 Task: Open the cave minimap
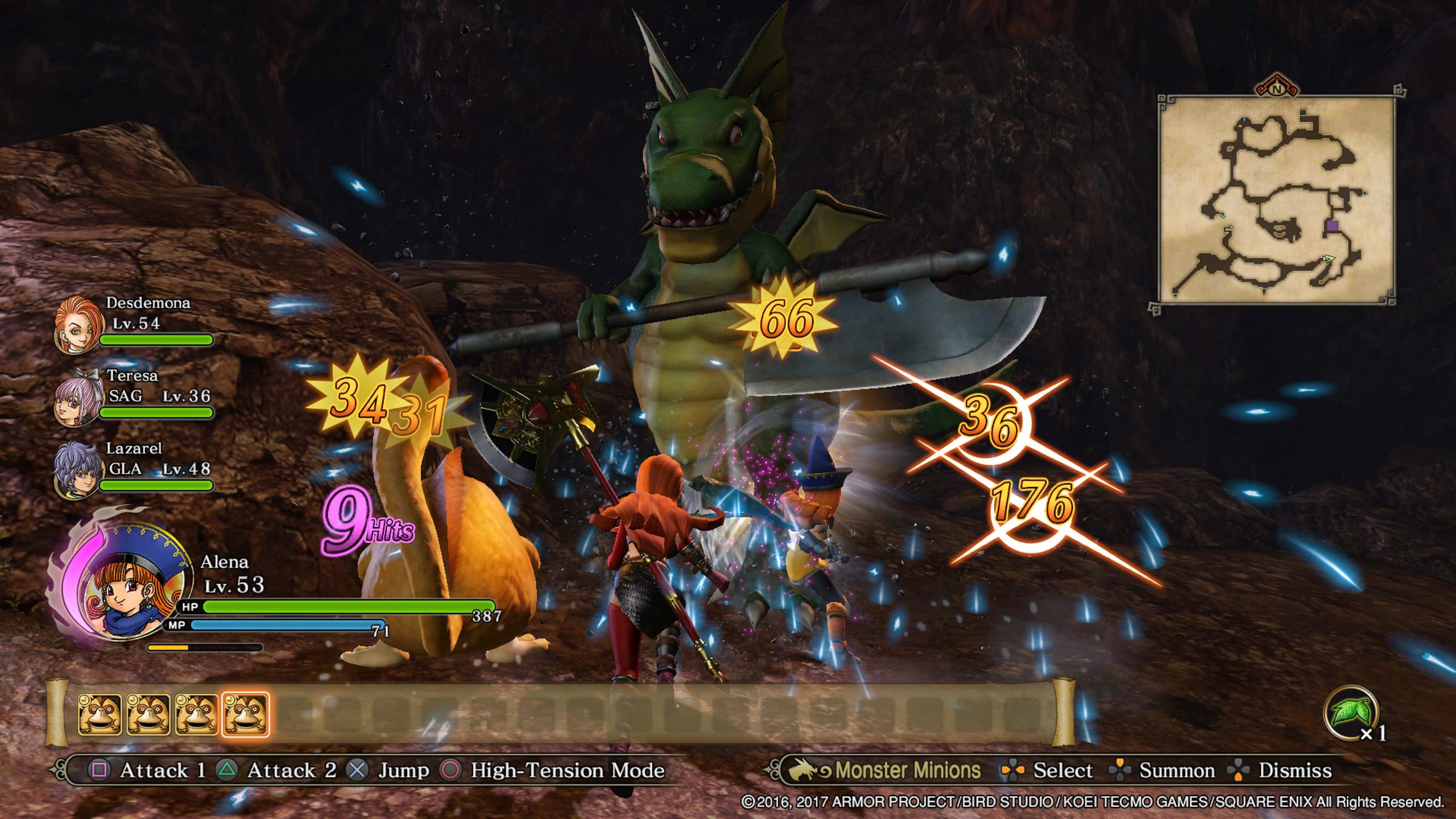click(1276, 200)
